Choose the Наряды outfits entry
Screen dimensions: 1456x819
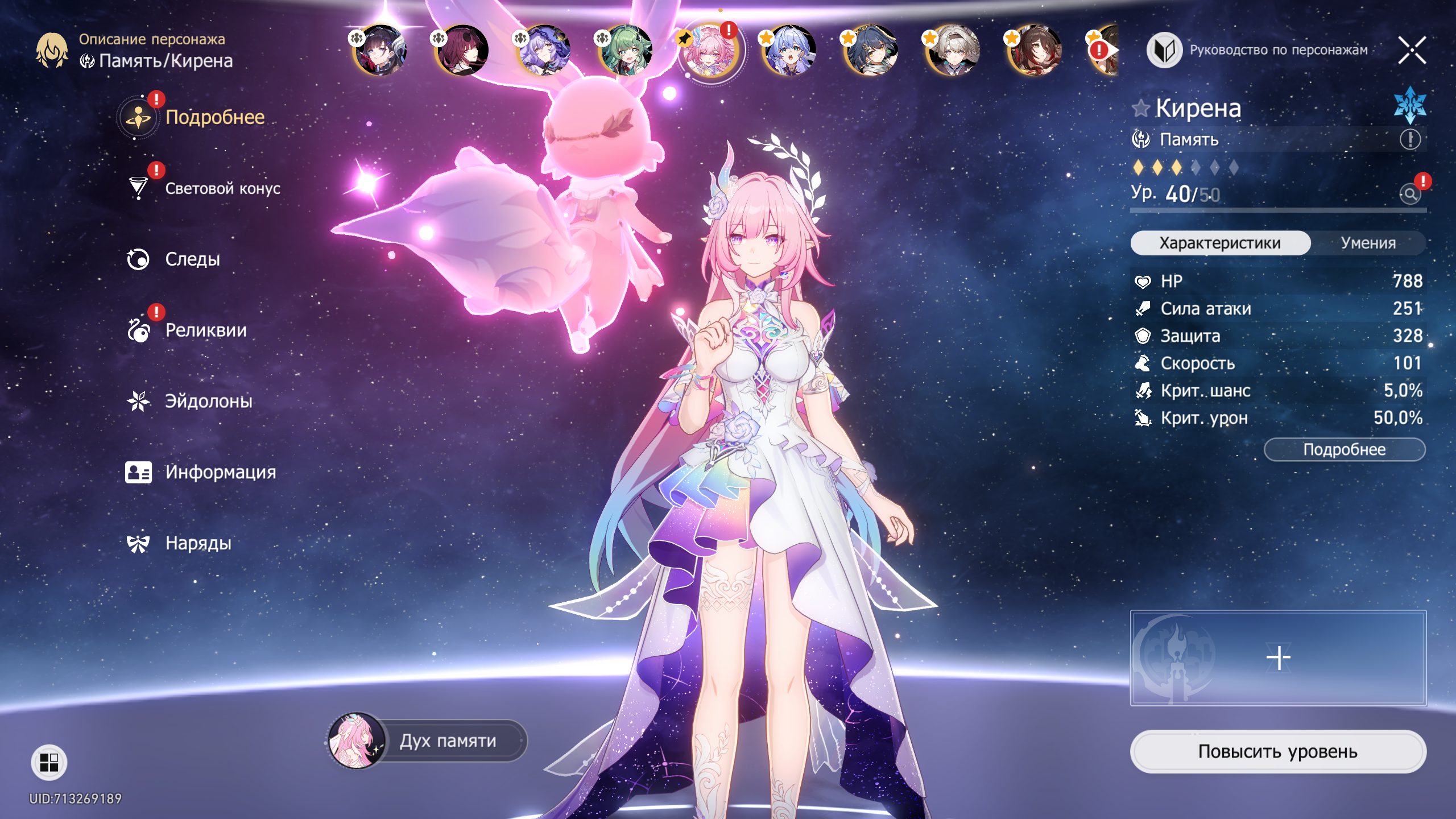(x=198, y=543)
